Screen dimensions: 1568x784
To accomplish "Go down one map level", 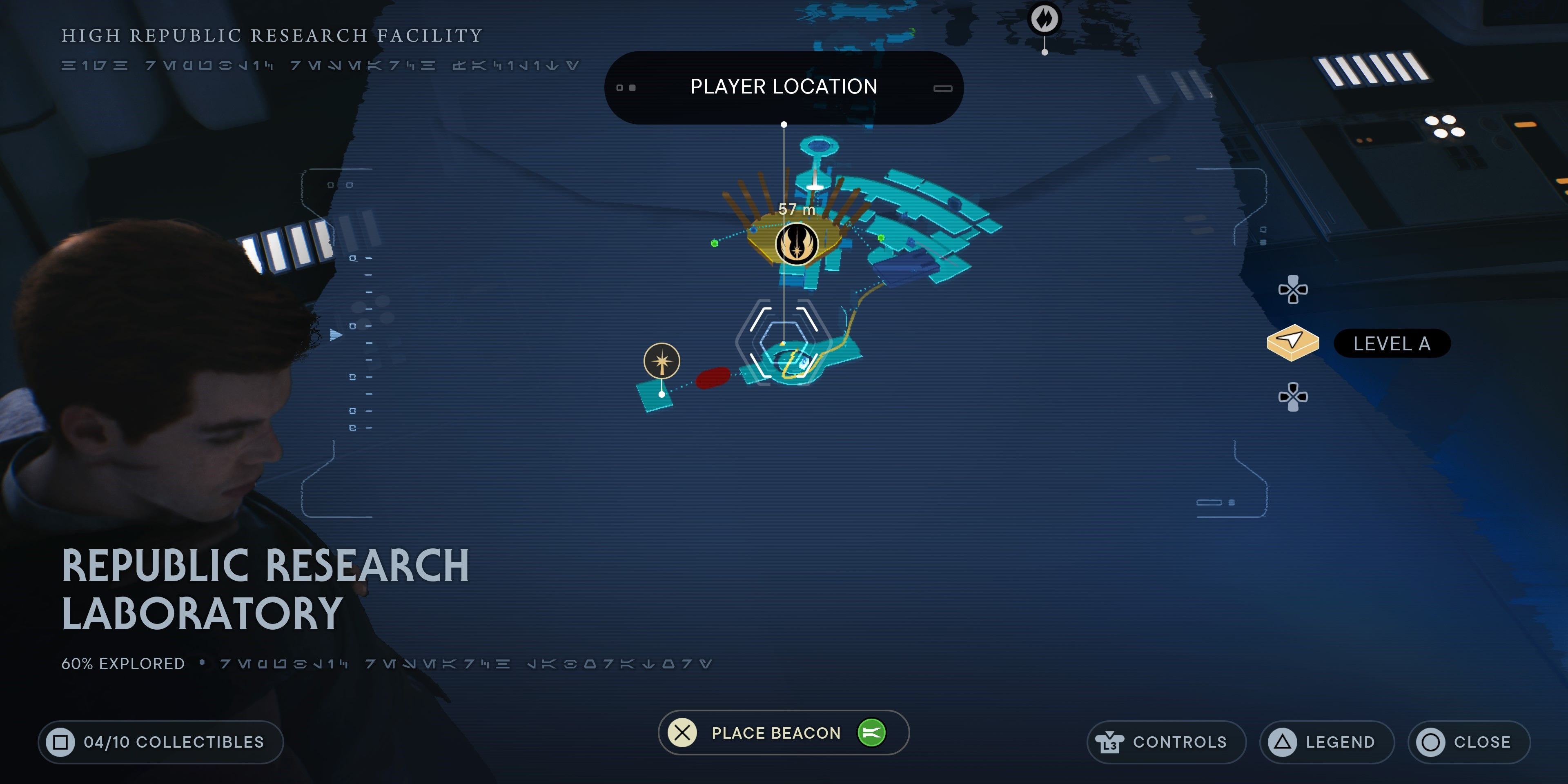I will coord(1293,397).
